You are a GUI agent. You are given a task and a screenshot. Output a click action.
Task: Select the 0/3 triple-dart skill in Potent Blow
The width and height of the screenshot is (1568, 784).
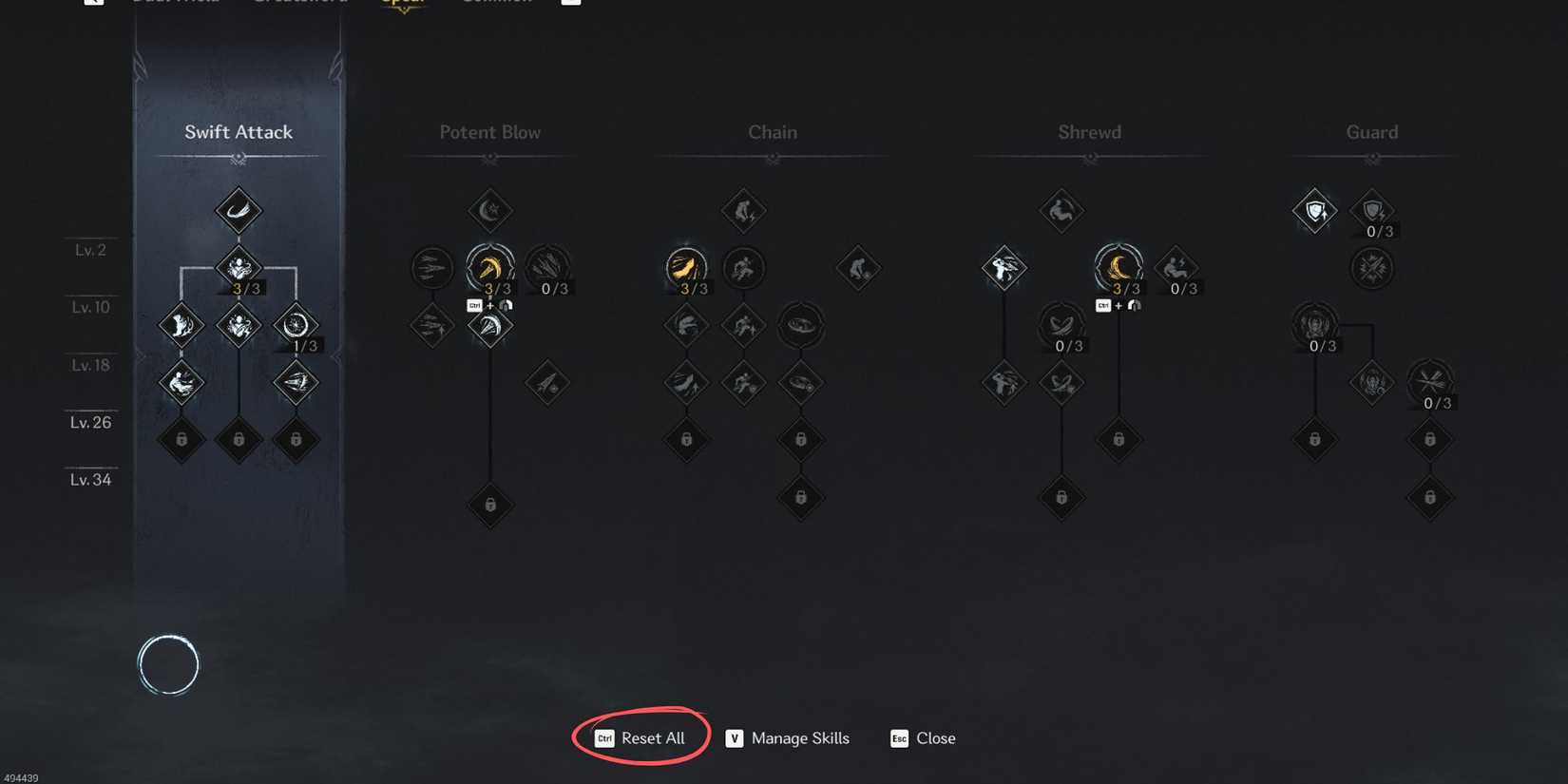click(x=548, y=267)
